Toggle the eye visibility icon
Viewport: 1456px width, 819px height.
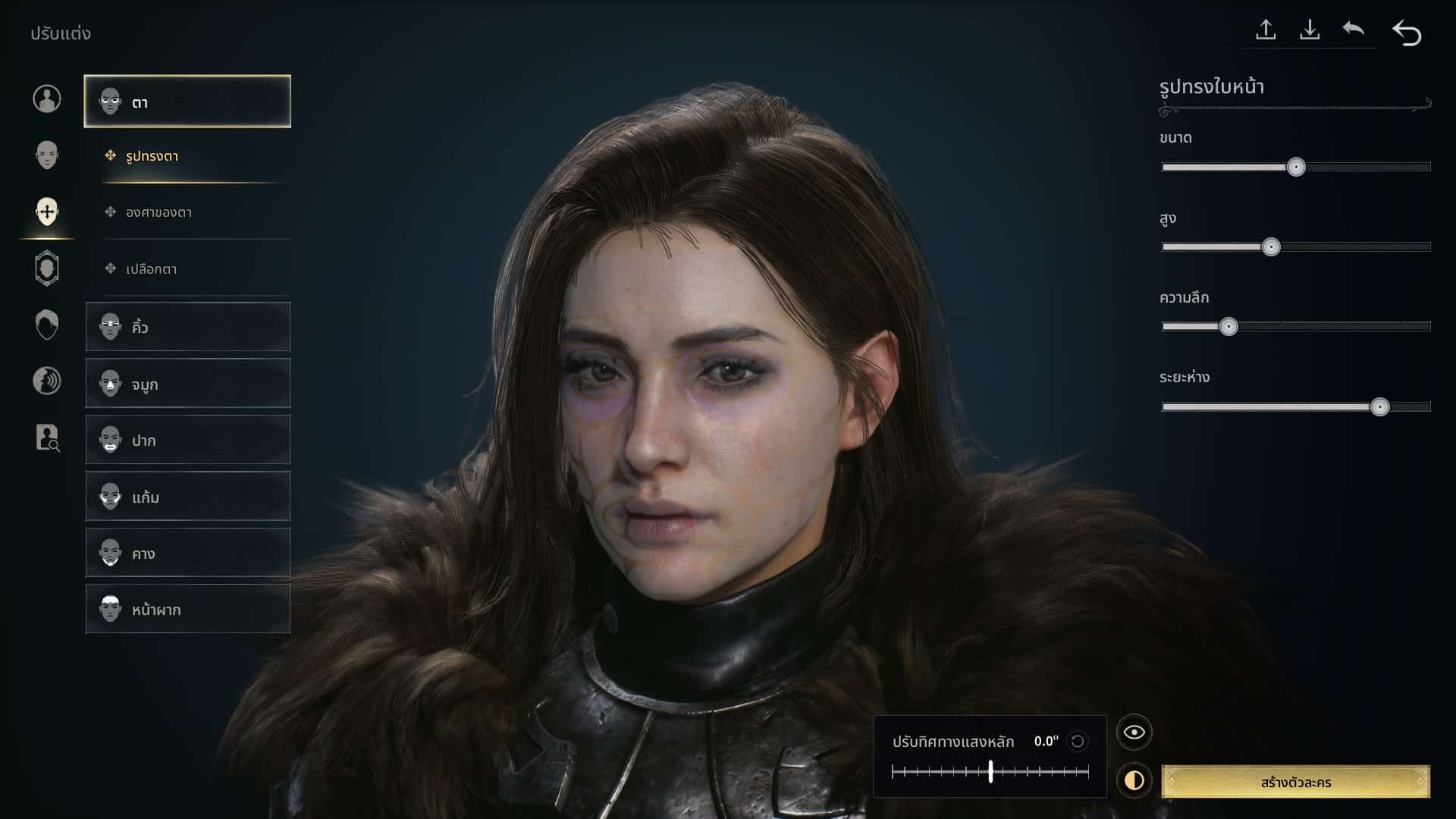[x=1134, y=732]
